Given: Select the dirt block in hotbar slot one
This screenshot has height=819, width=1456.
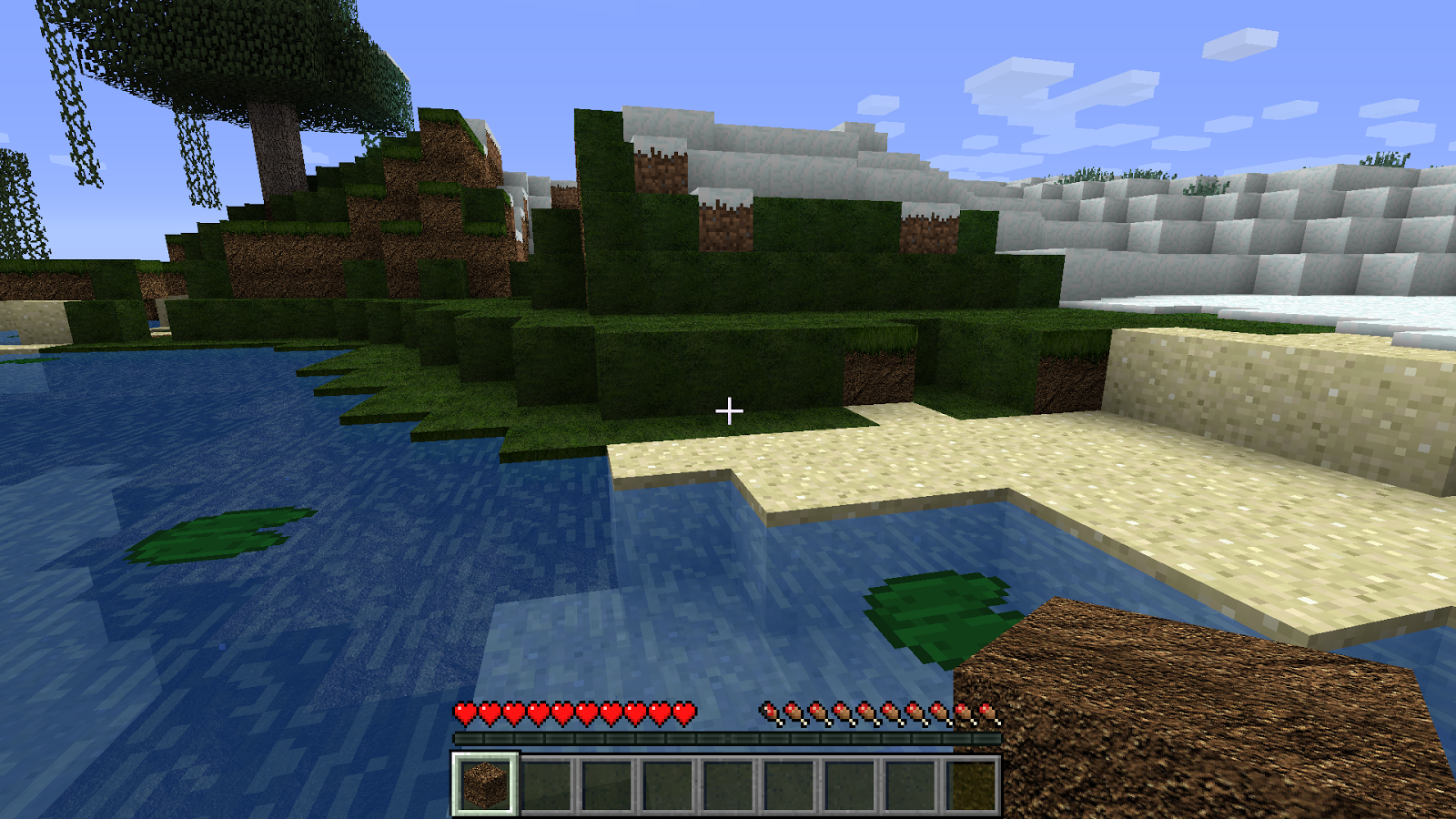Looking at the screenshot, I should (x=485, y=786).
